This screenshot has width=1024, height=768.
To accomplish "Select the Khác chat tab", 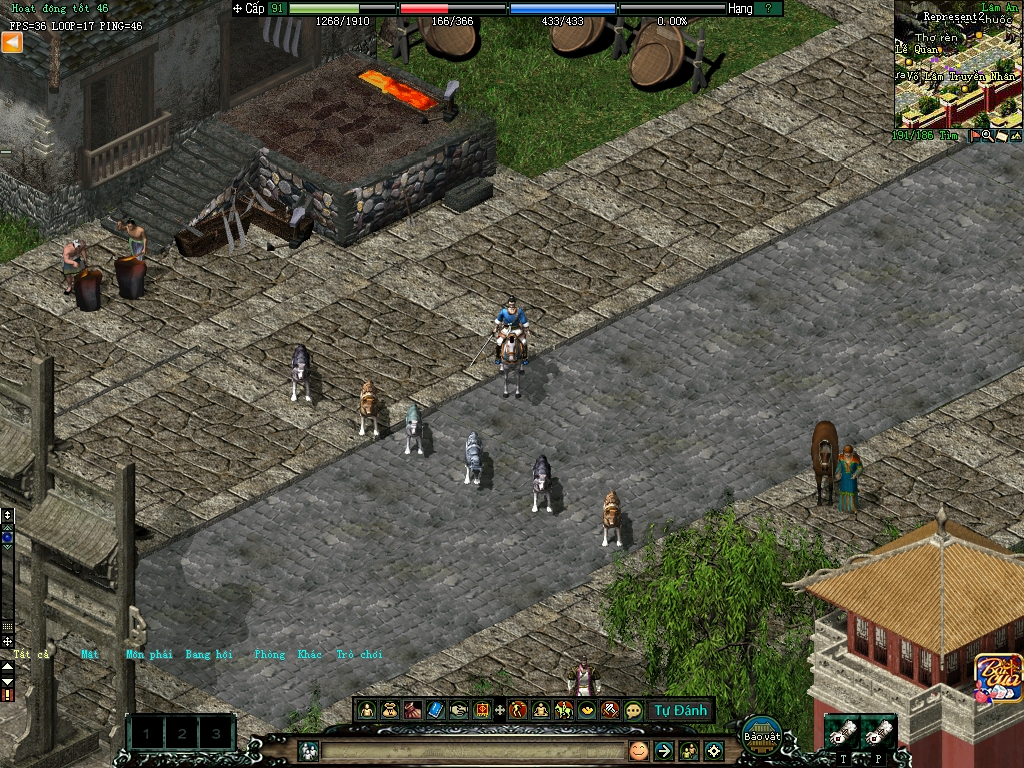I will 310,654.
